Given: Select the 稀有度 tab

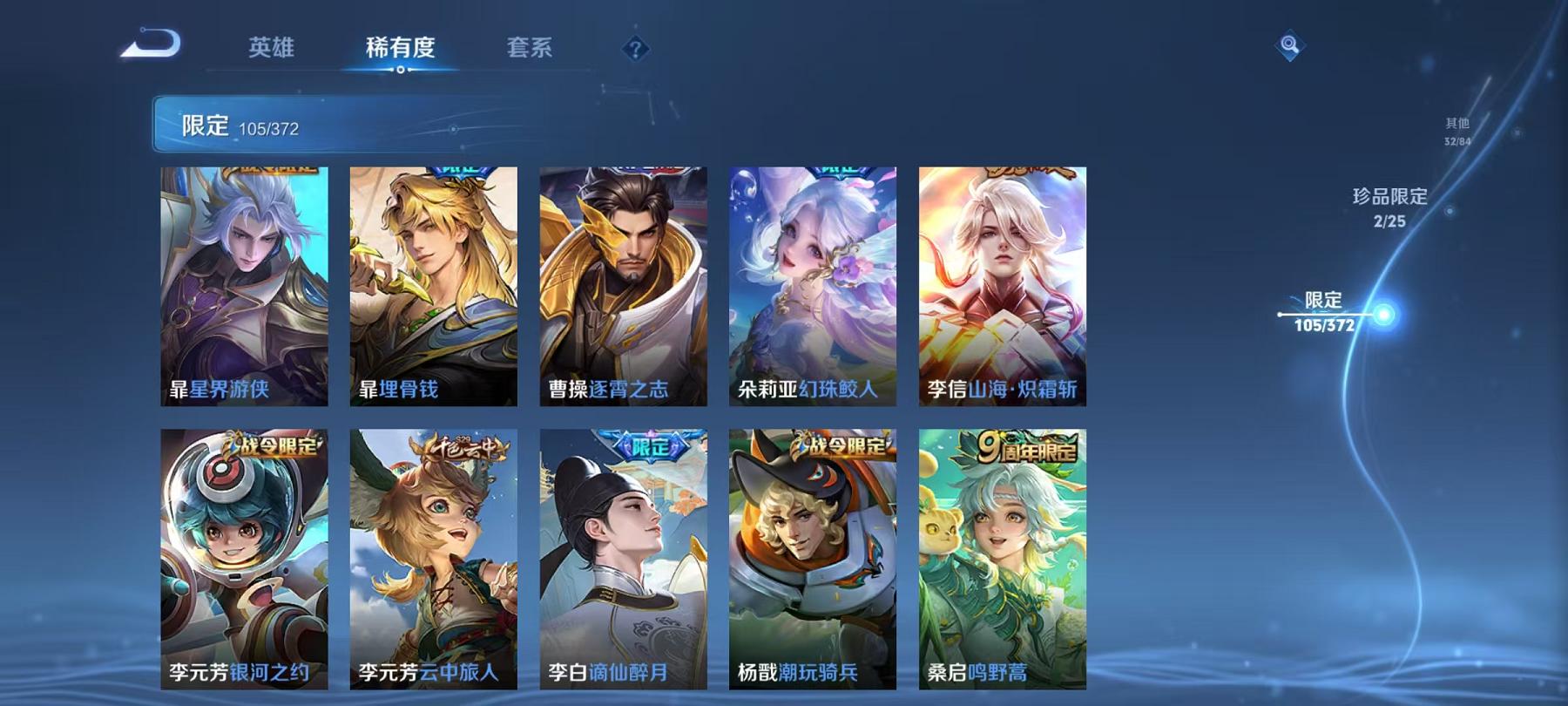Looking at the screenshot, I should 400,49.
